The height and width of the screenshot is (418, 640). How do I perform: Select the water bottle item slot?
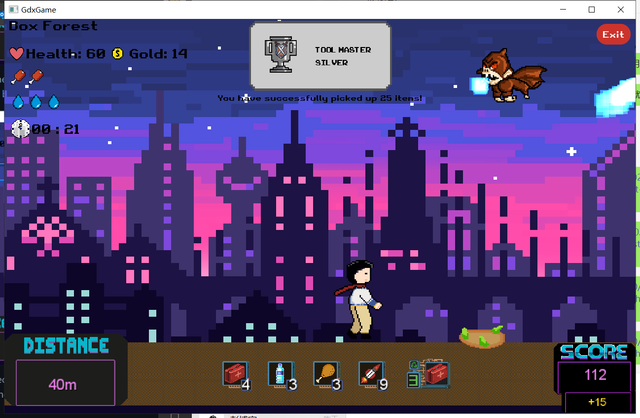click(279, 374)
